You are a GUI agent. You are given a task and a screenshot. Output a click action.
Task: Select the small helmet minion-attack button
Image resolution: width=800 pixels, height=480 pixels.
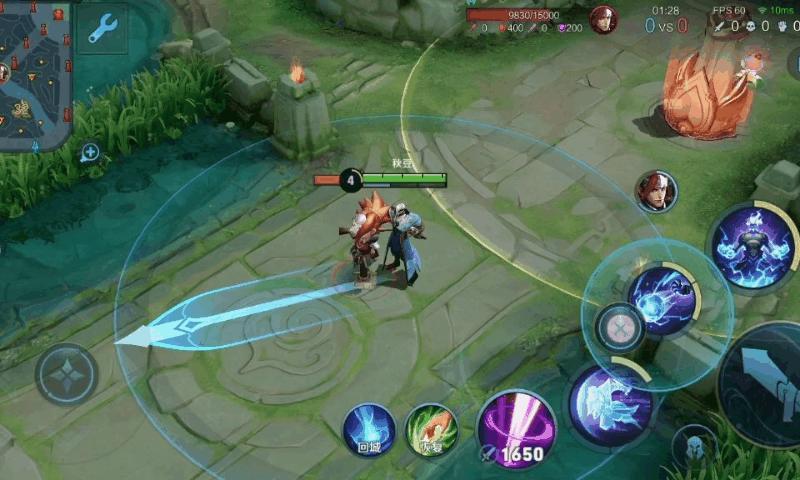[693, 446]
